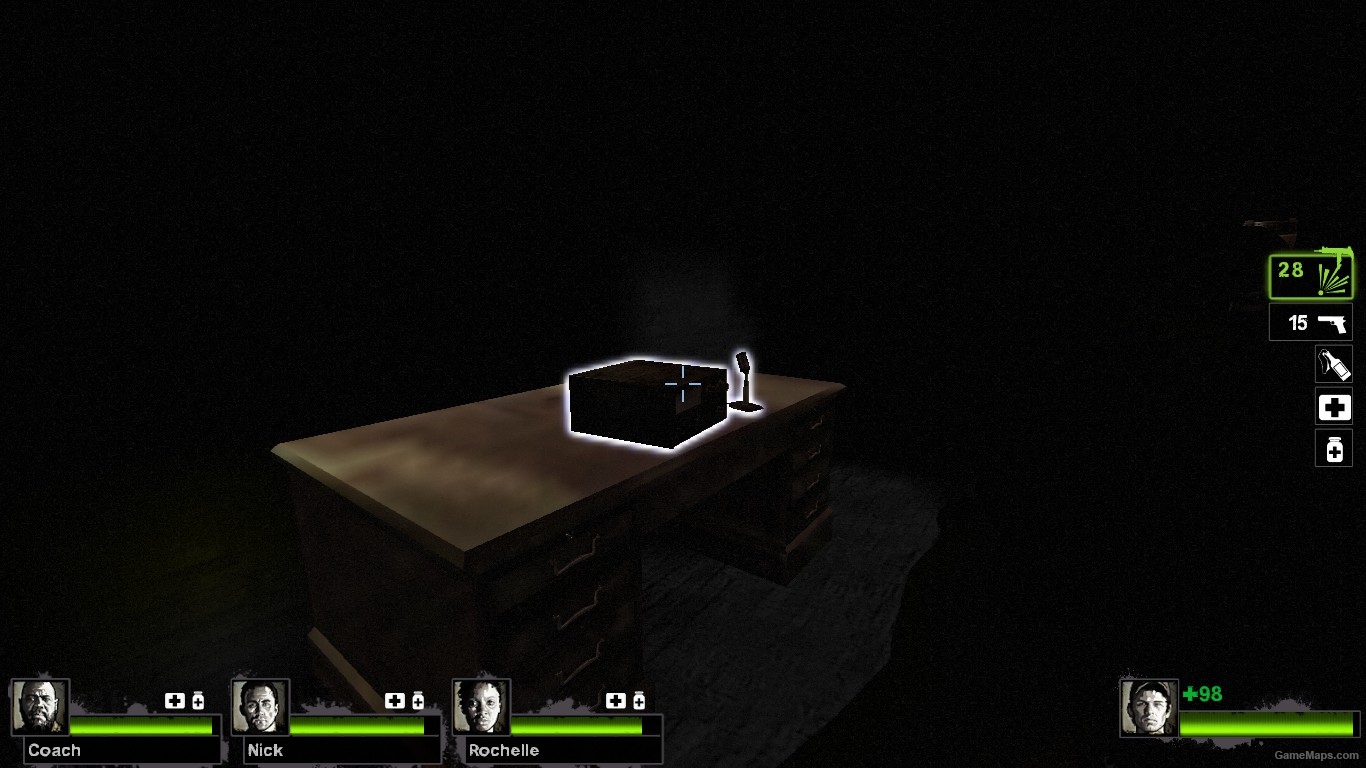Select Rochelle's character portrait
This screenshot has height=768, width=1366.
(480, 705)
